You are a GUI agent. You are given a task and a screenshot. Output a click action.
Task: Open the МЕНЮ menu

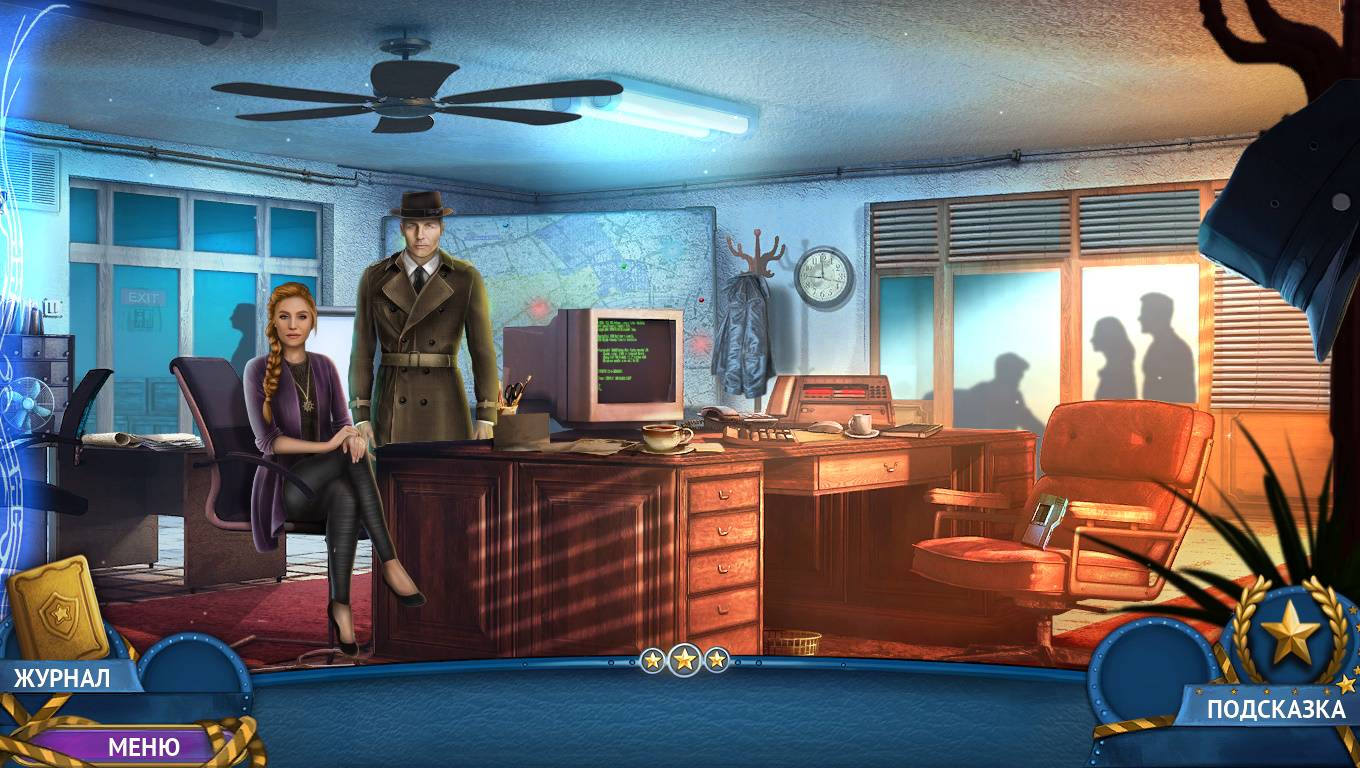tap(143, 746)
